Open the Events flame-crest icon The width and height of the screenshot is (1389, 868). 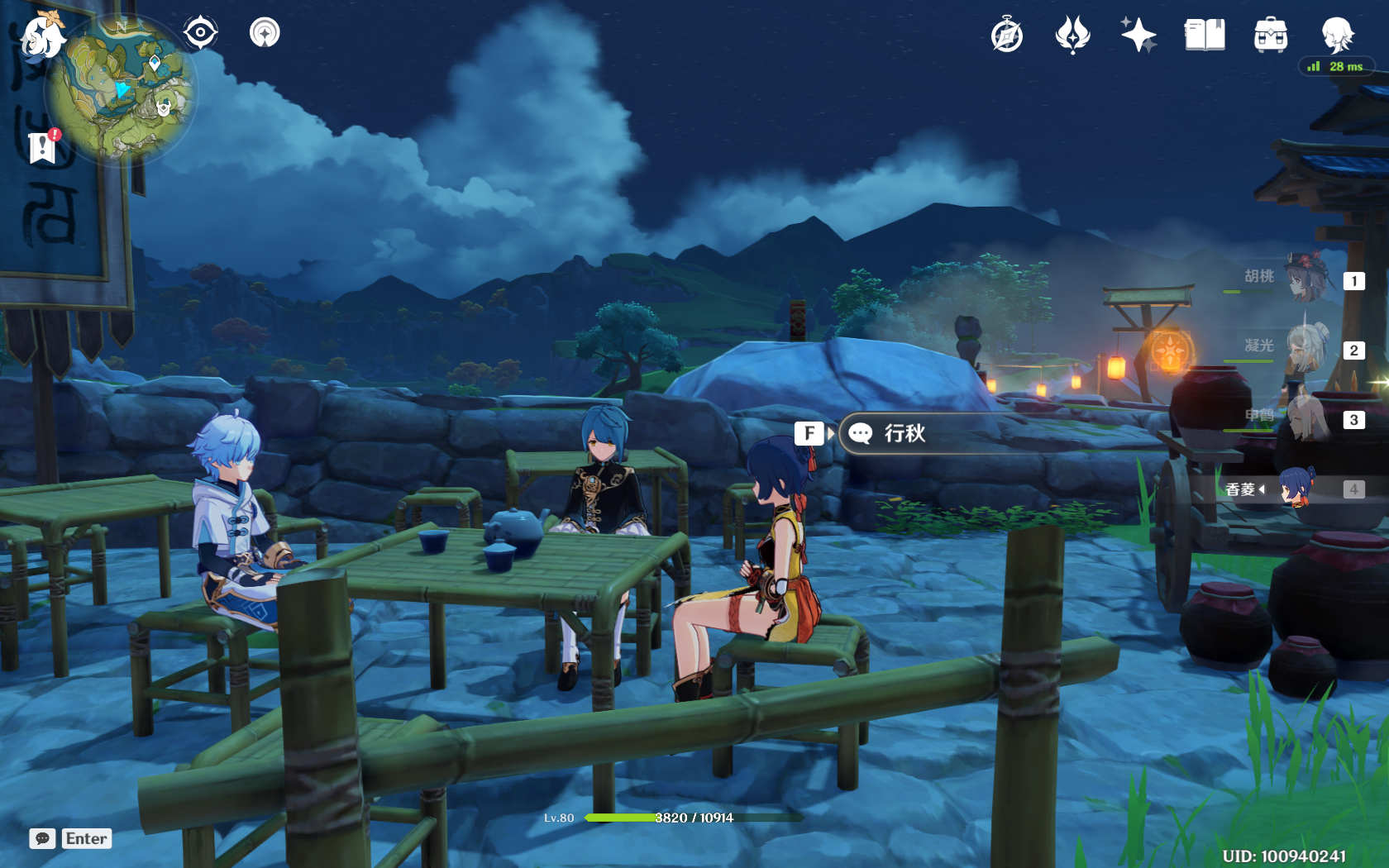(1072, 36)
